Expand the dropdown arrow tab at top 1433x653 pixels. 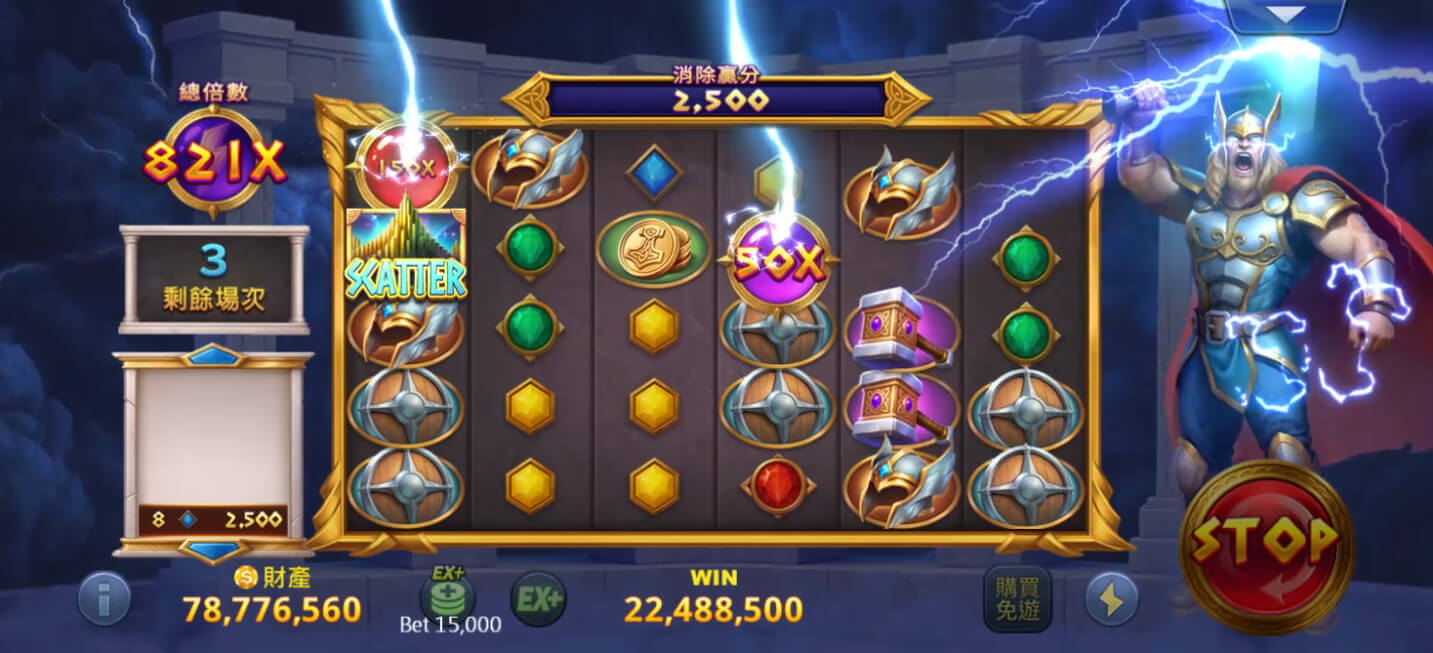pyautogui.click(x=1285, y=14)
